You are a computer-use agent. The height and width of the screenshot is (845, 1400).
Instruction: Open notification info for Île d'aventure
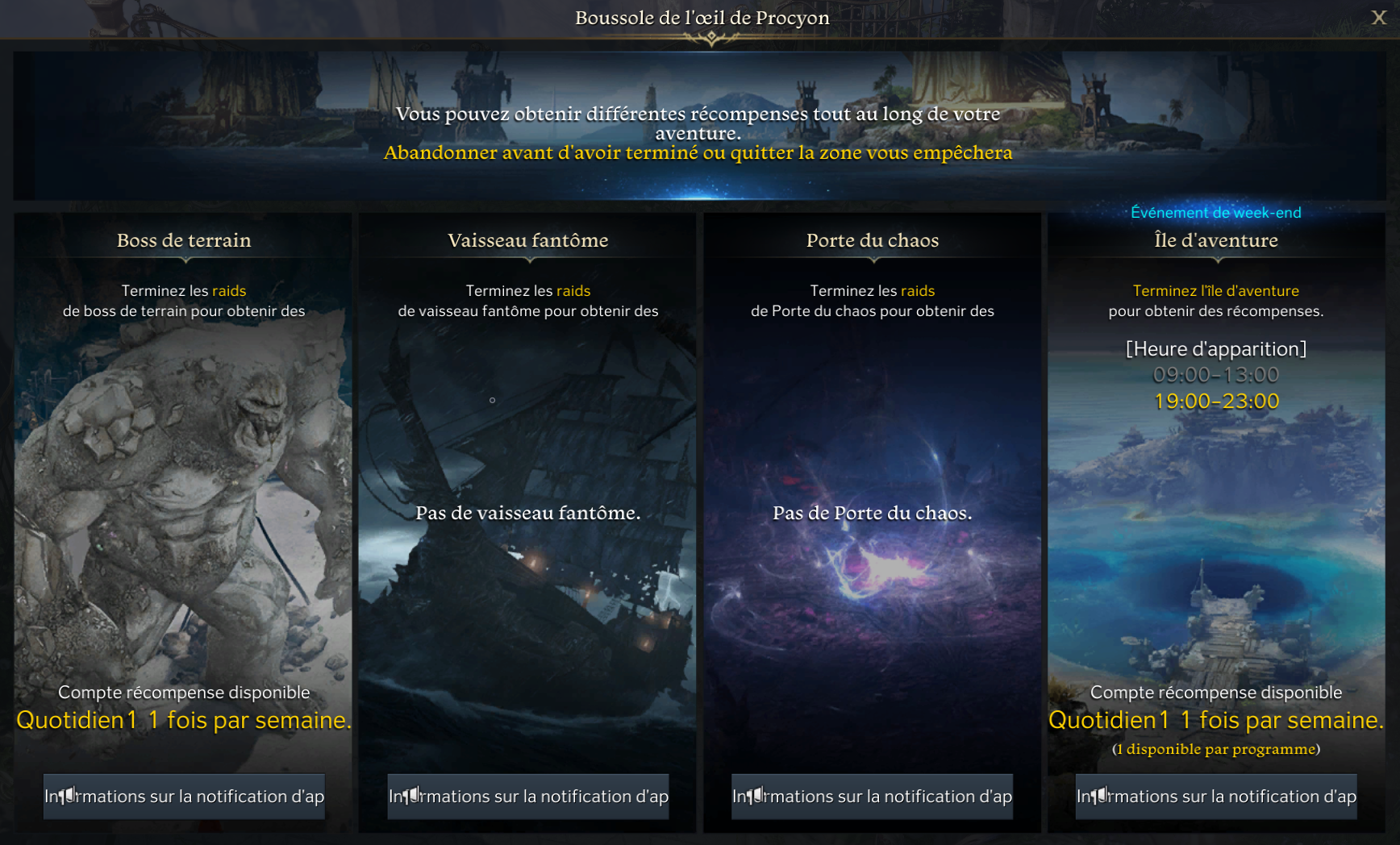1216,797
